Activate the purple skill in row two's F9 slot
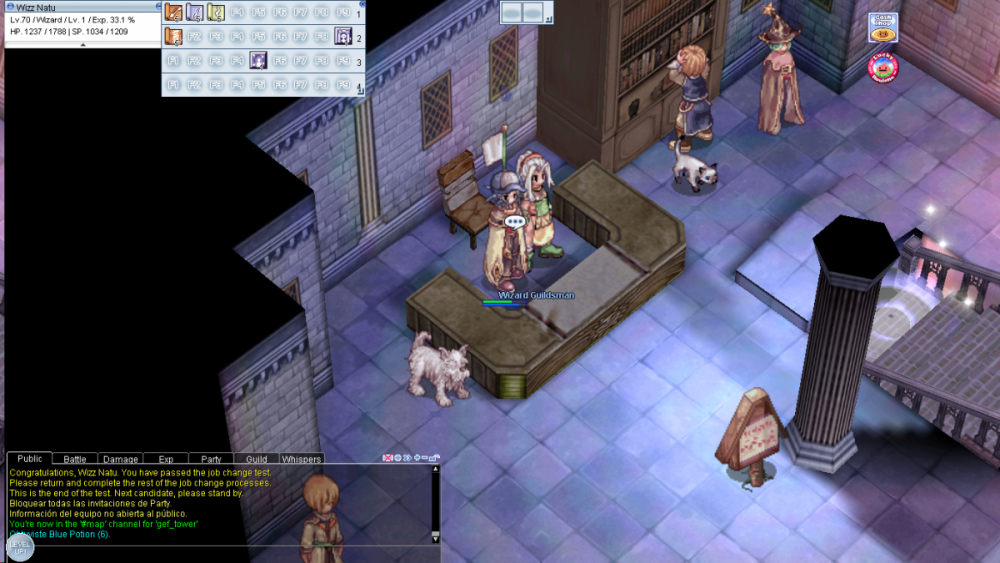 point(342,37)
